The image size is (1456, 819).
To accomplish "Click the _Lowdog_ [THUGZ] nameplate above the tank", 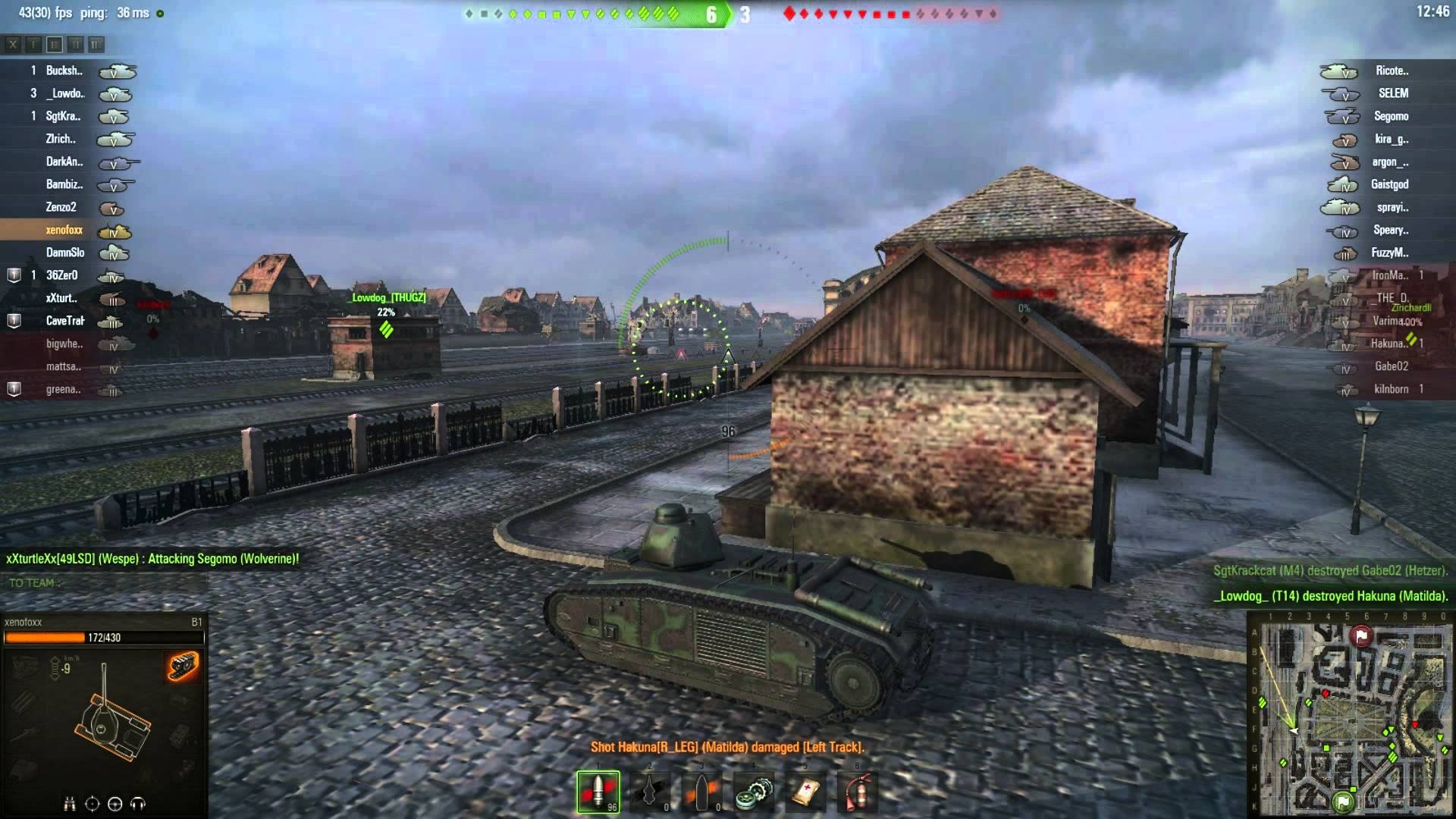I will [387, 298].
